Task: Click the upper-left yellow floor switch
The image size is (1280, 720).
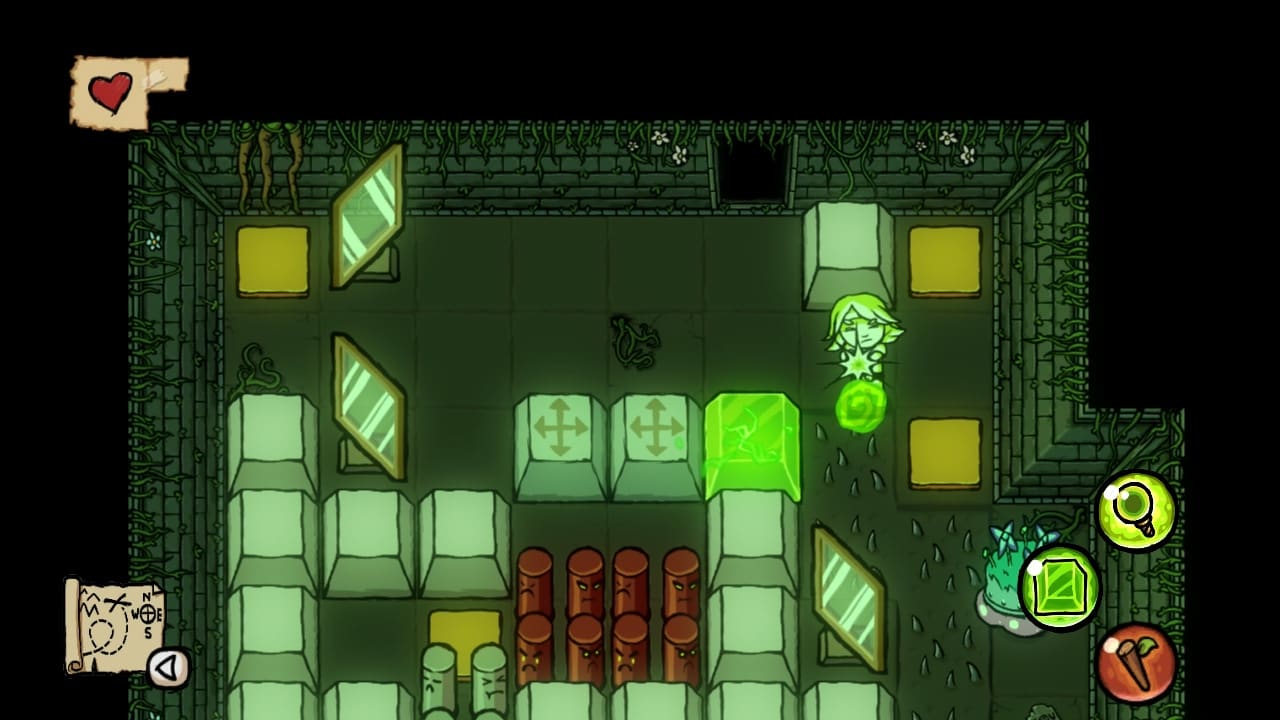Action: (x=271, y=258)
